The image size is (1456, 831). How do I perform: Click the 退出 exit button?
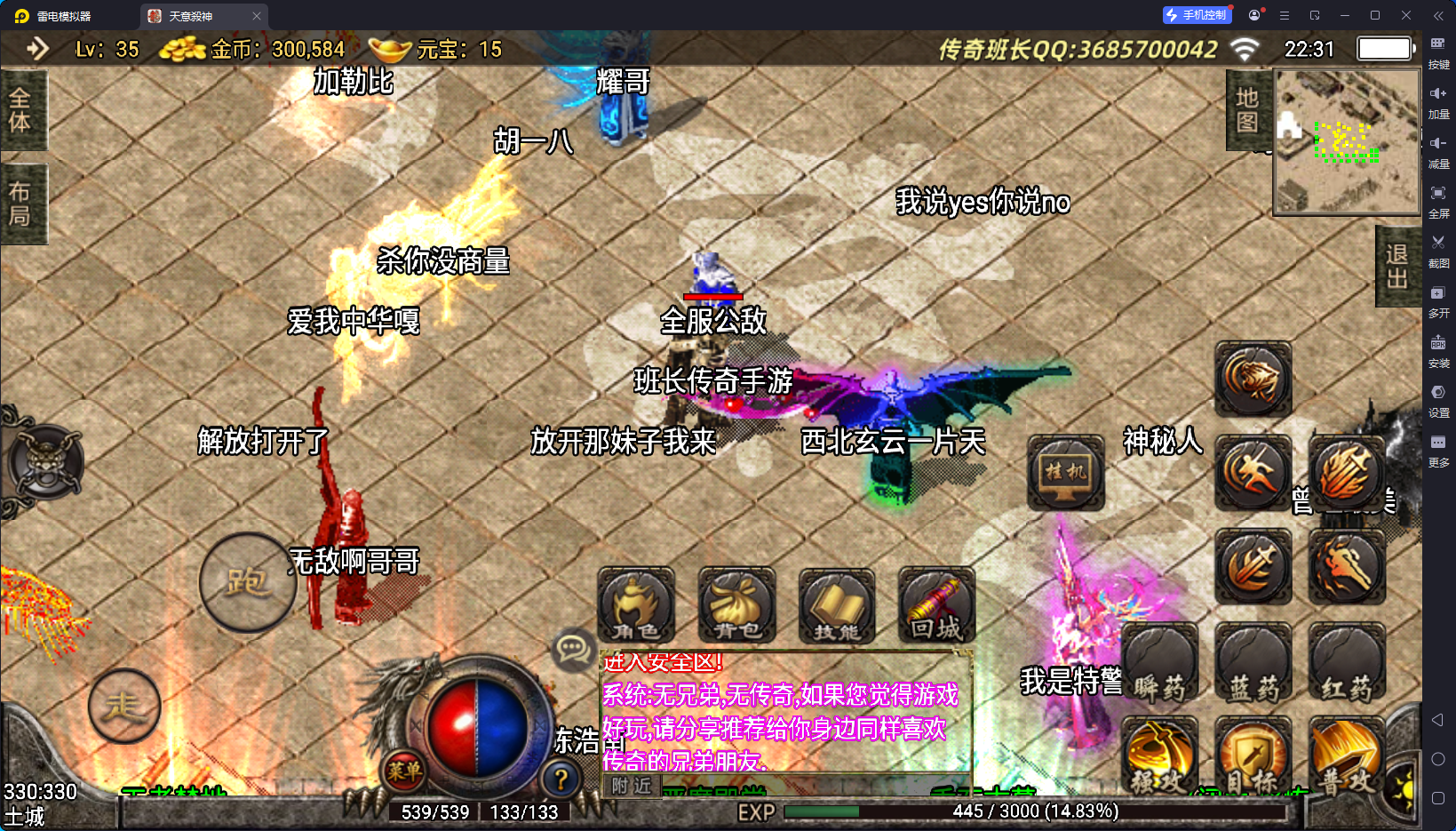[1396, 267]
